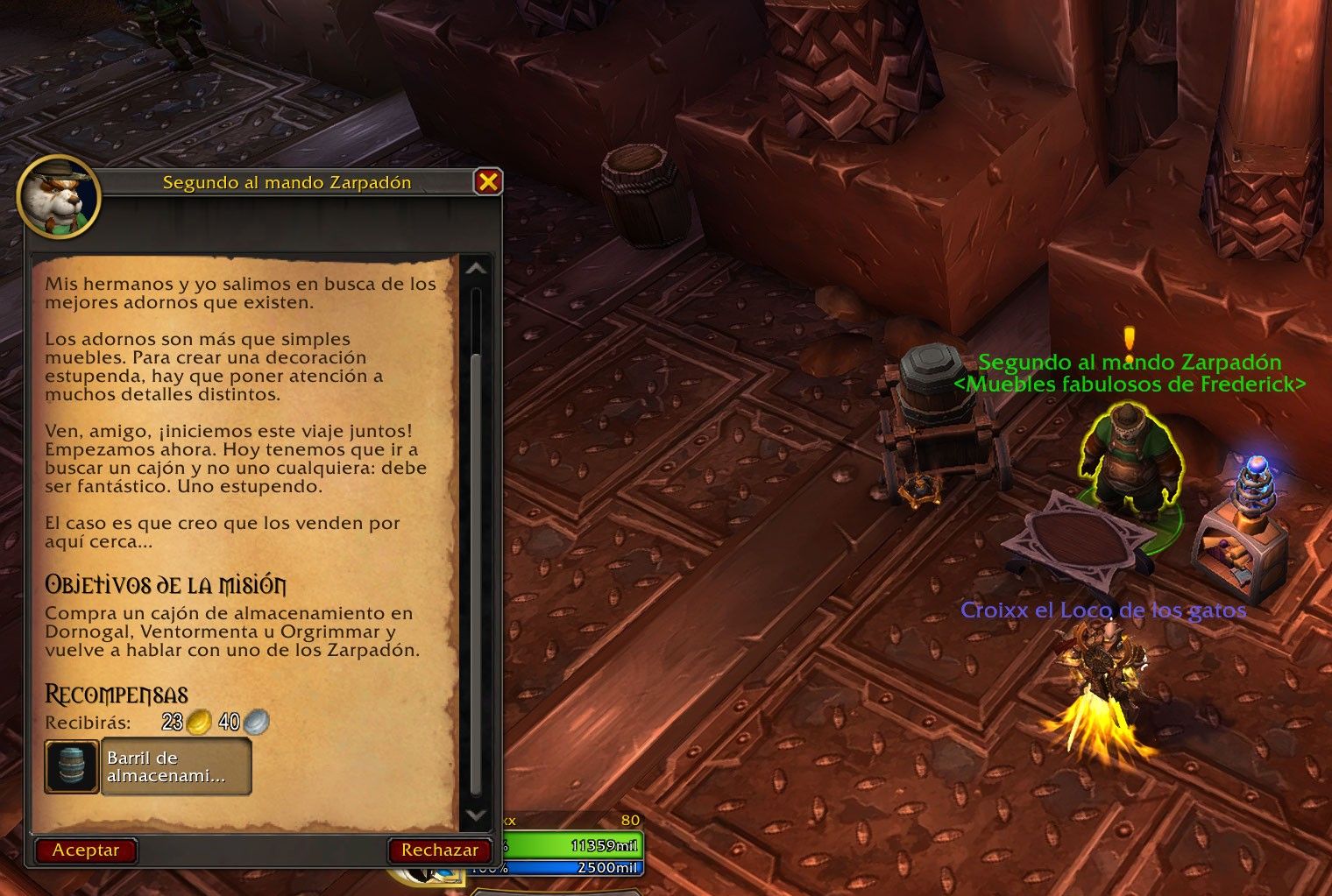Decline the quest with Rechazar
This screenshot has width=1332, height=896.
coord(439,850)
